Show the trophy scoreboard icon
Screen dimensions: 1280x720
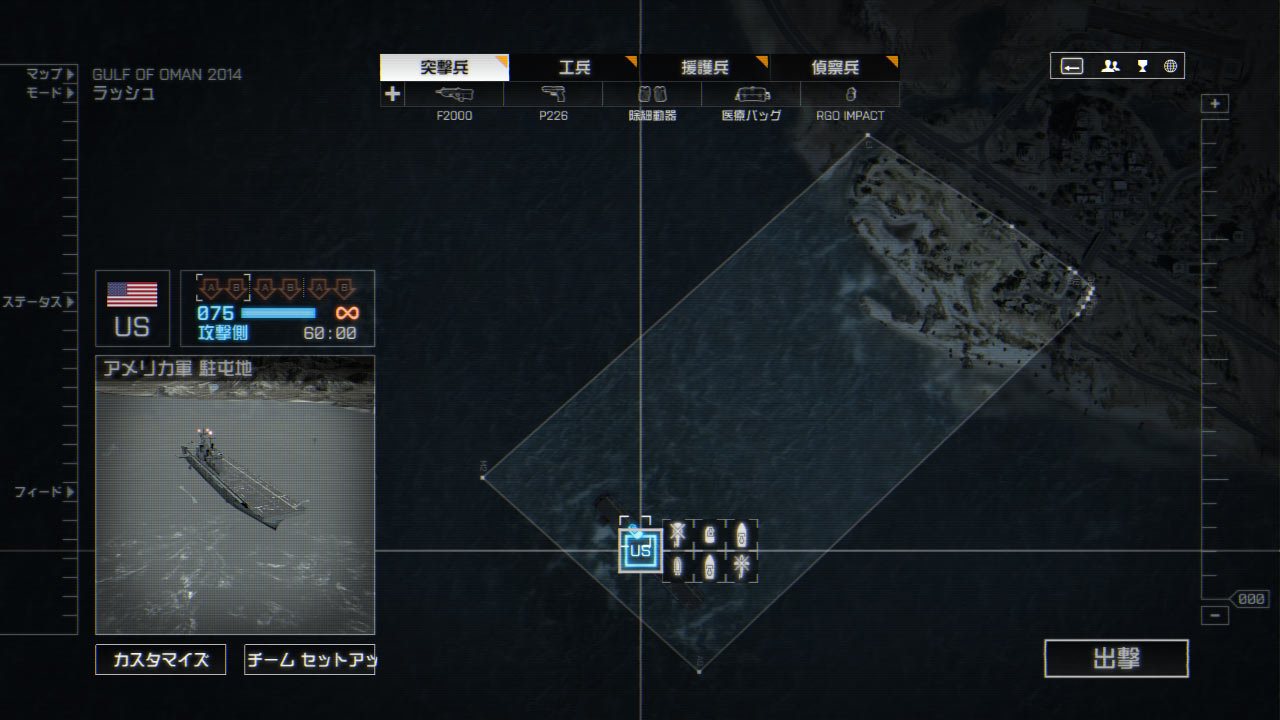1142,67
